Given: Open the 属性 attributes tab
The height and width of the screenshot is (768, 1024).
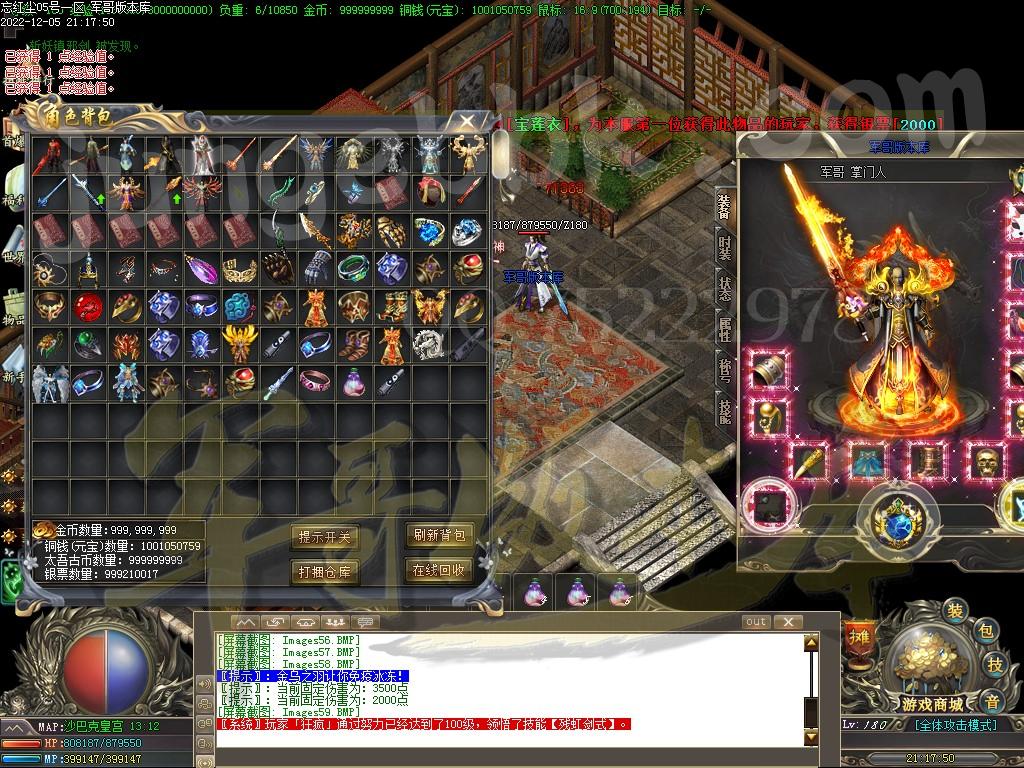Looking at the screenshot, I should [x=725, y=330].
